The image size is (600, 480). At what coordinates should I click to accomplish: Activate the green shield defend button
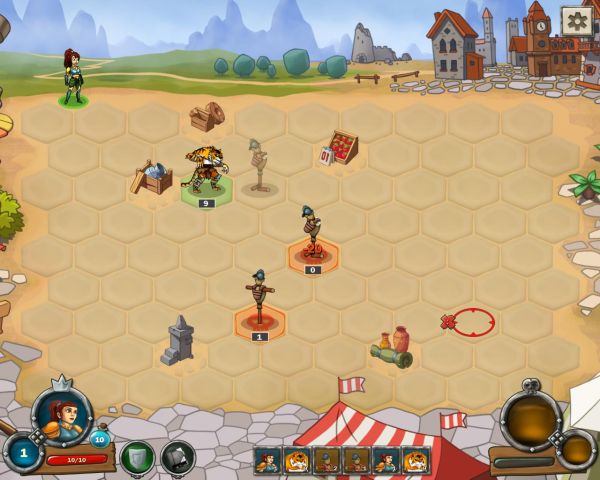tap(137, 457)
